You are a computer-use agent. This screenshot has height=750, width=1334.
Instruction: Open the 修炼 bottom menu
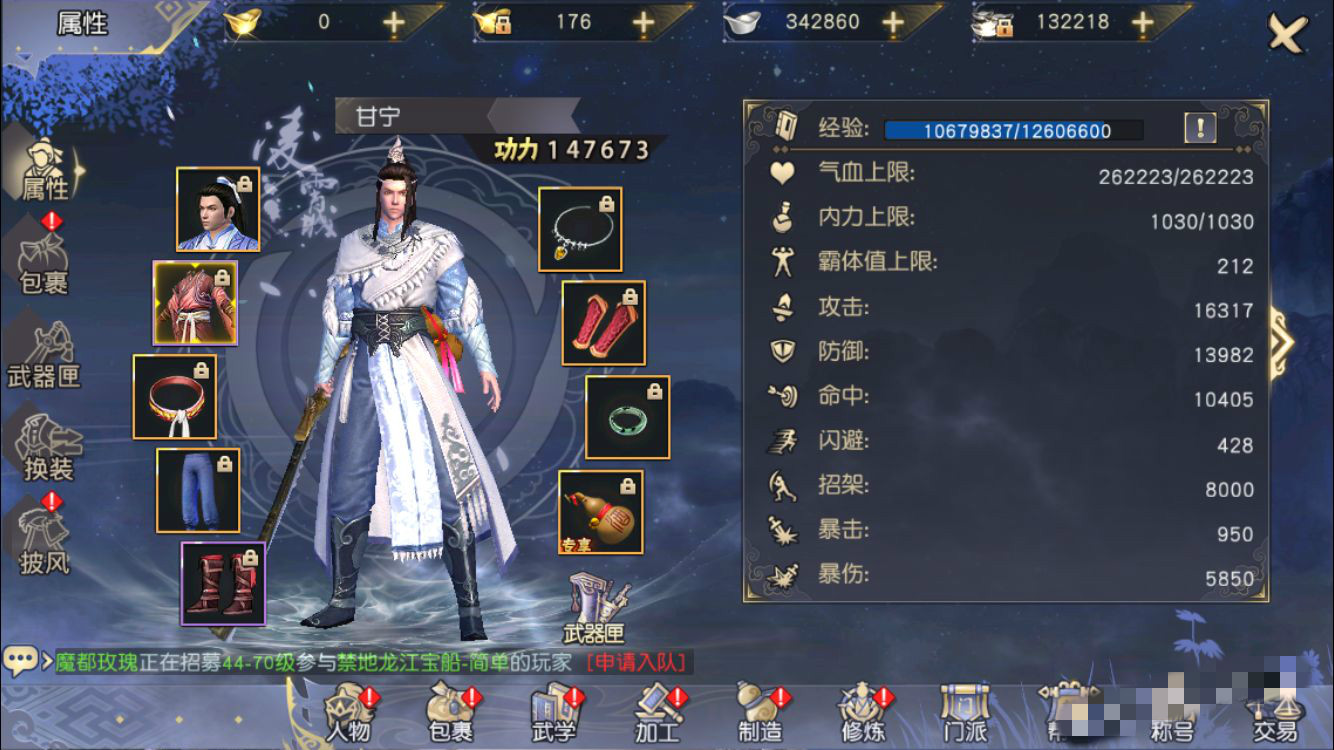[x=863, y=714]
